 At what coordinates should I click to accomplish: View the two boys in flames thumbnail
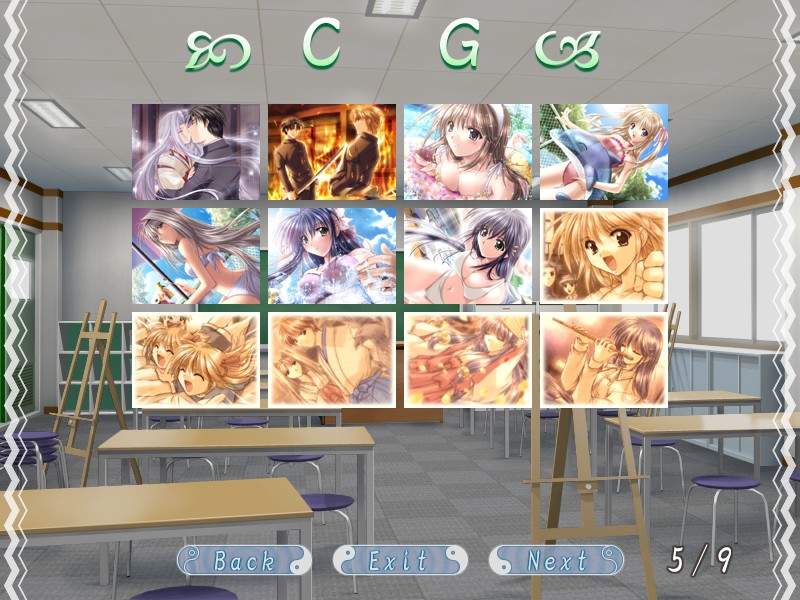pos(332,151)
